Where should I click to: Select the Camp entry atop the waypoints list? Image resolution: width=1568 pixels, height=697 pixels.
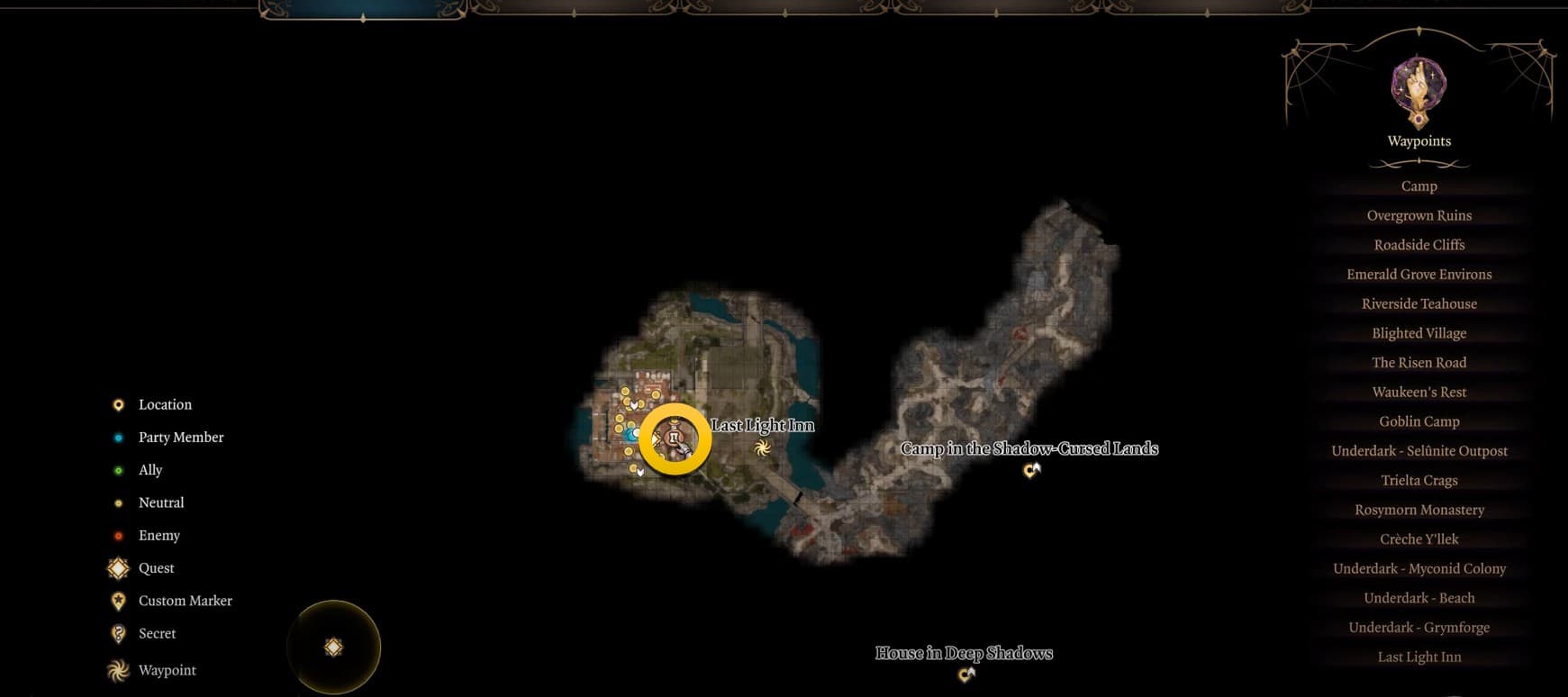tap(1419, 186)
